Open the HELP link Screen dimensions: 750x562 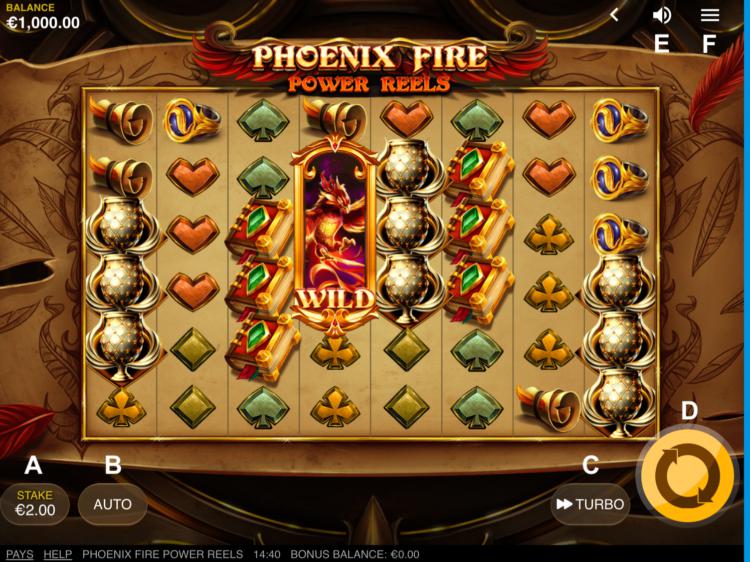coord(57,554)
